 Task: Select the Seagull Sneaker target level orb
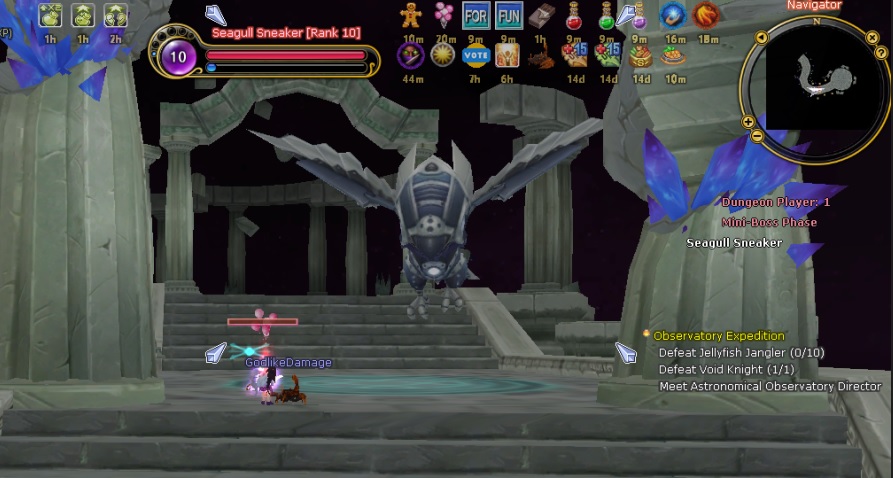(178, 56)
